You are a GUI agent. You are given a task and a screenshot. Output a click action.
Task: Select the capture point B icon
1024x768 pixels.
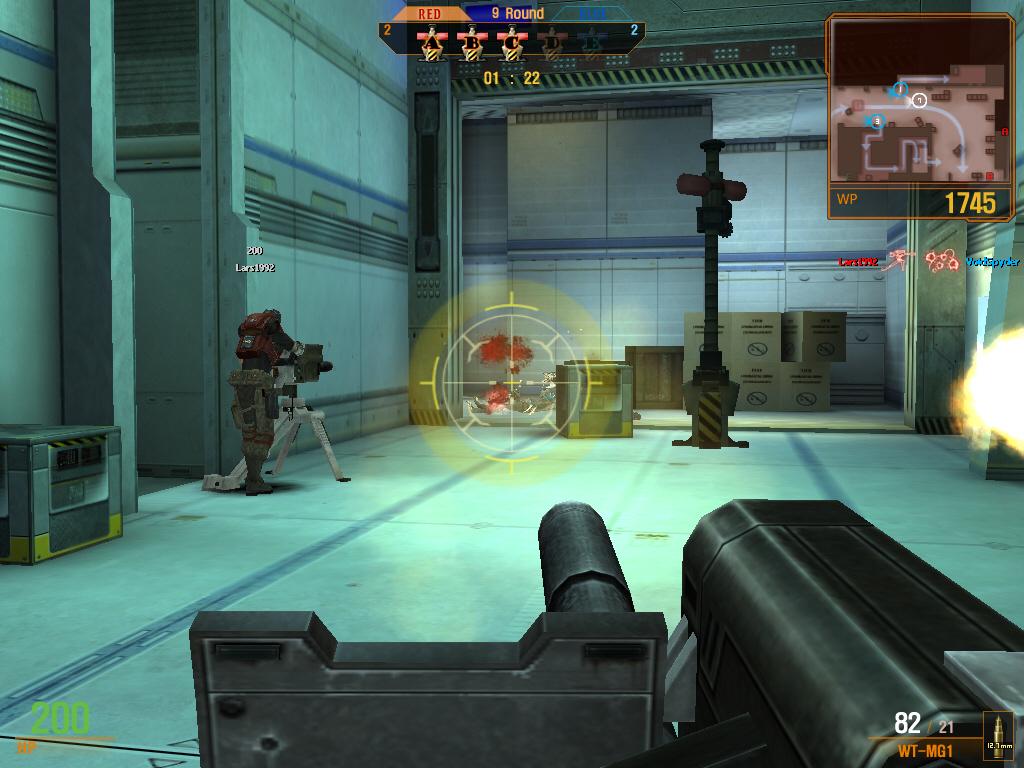[x=472, y=43]
